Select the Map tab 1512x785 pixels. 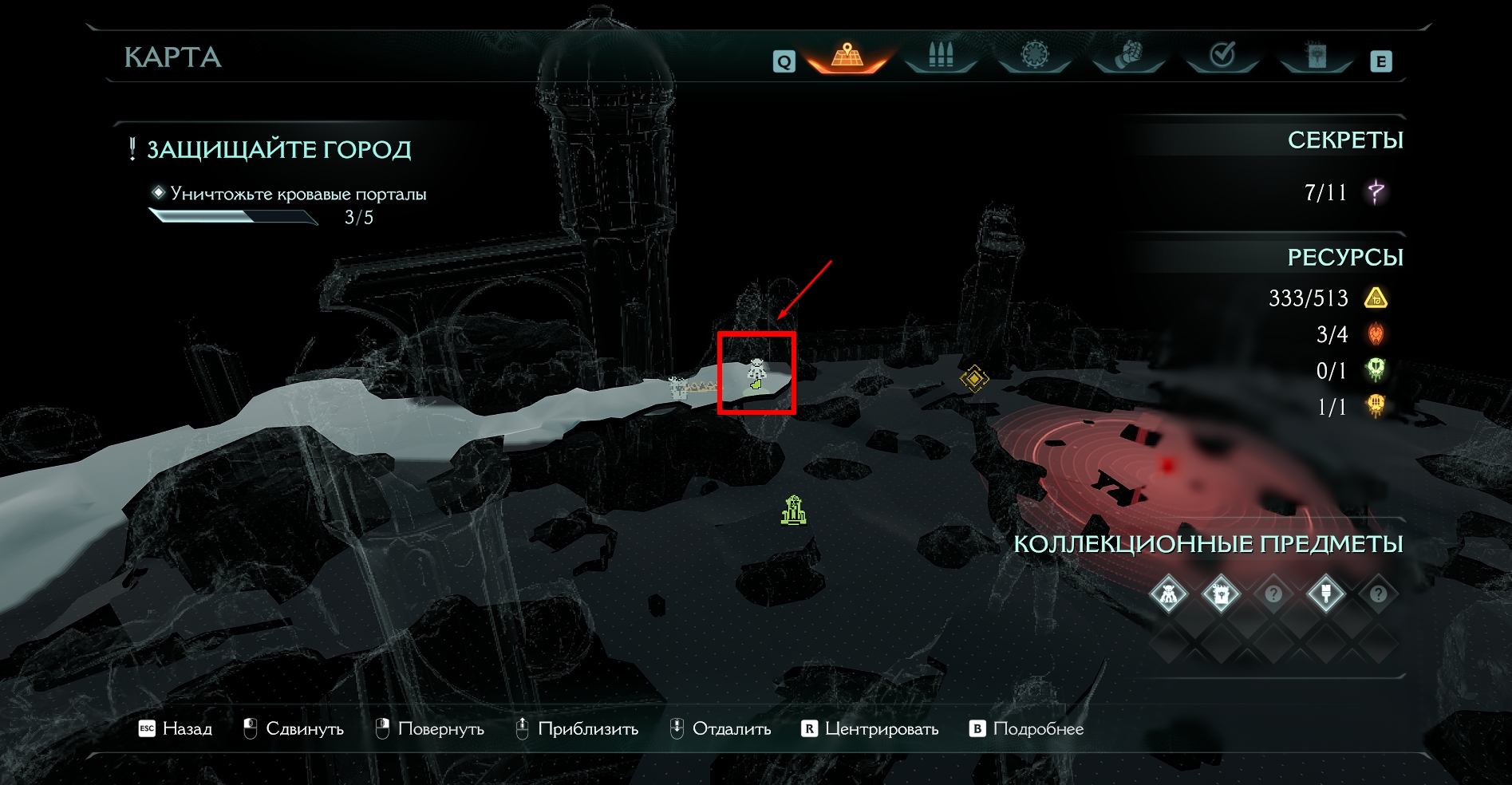click(x=847, y=56)
